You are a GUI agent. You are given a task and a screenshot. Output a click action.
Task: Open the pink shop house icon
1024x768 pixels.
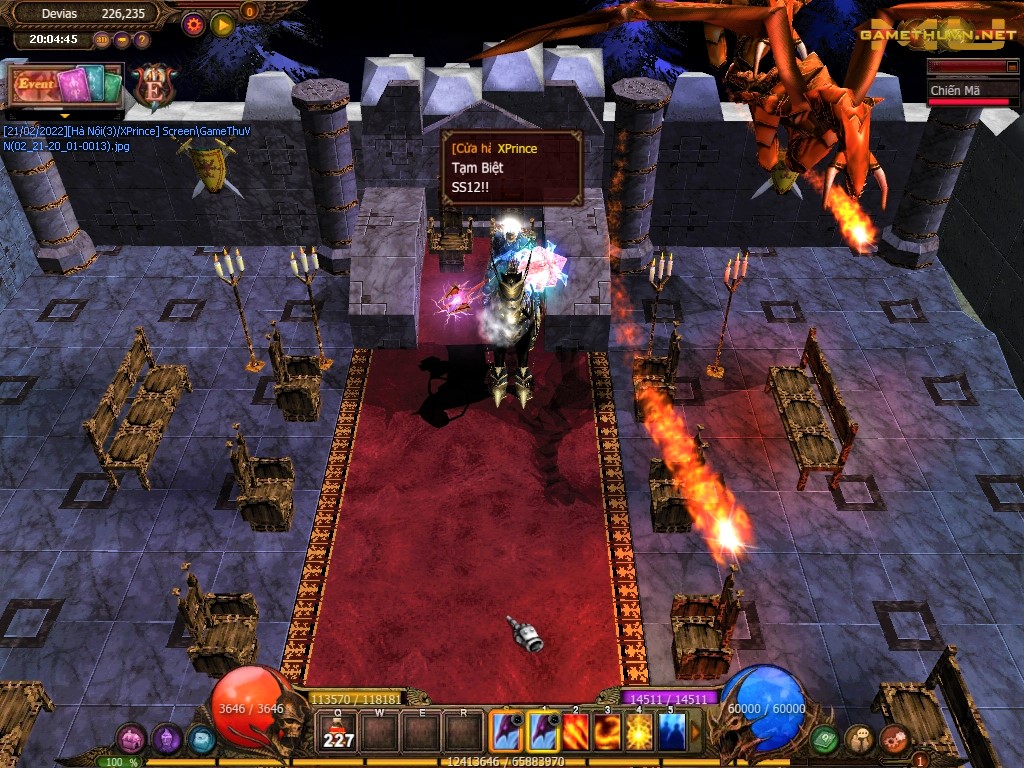[131, 739]
